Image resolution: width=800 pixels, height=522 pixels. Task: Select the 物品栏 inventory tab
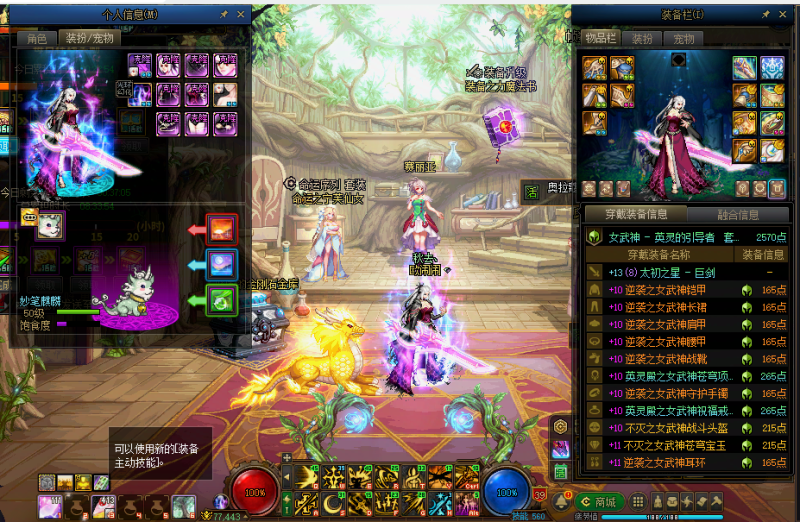tap(599, 38)
